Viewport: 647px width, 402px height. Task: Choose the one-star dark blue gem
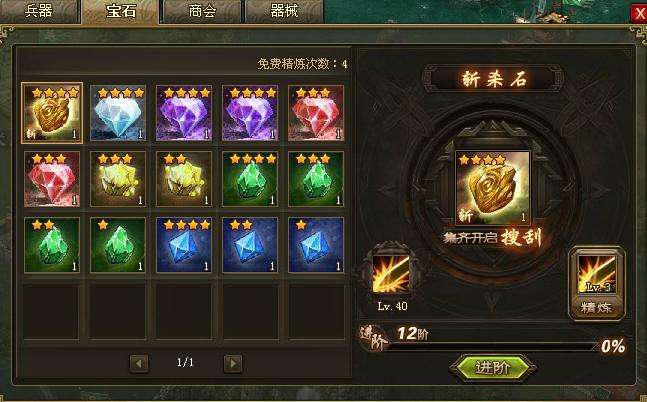pyautogui.click(x=316, y=244)
